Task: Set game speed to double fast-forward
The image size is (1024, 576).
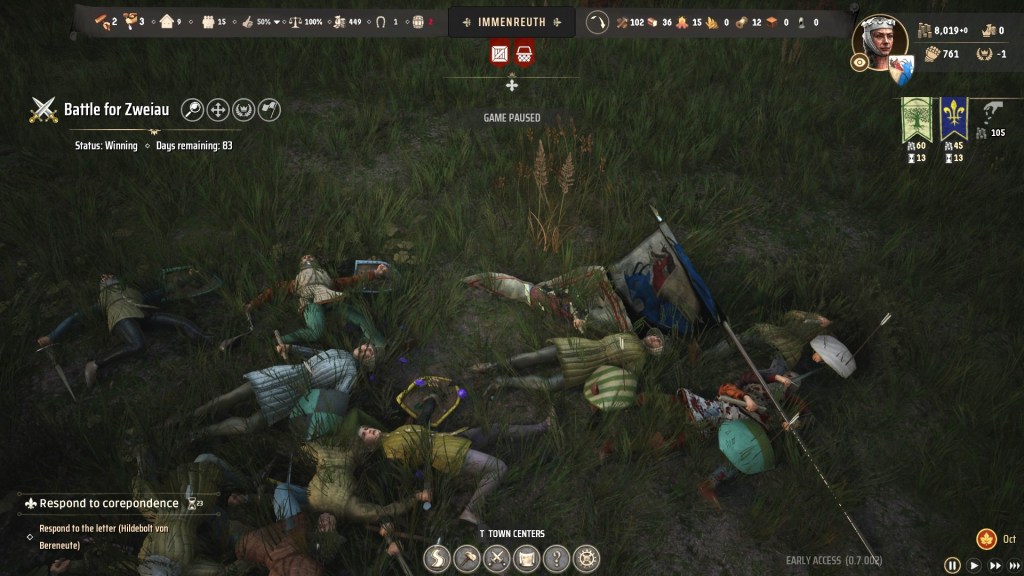Action: pos(993,565)
